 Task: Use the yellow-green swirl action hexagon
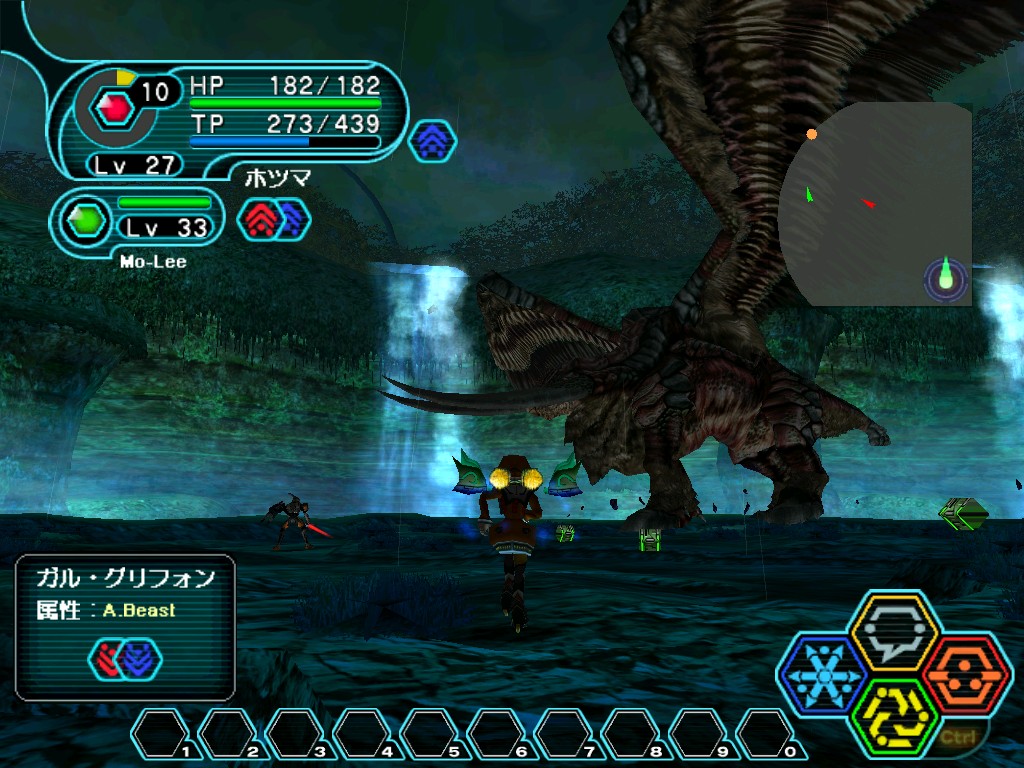coord(894,718)
